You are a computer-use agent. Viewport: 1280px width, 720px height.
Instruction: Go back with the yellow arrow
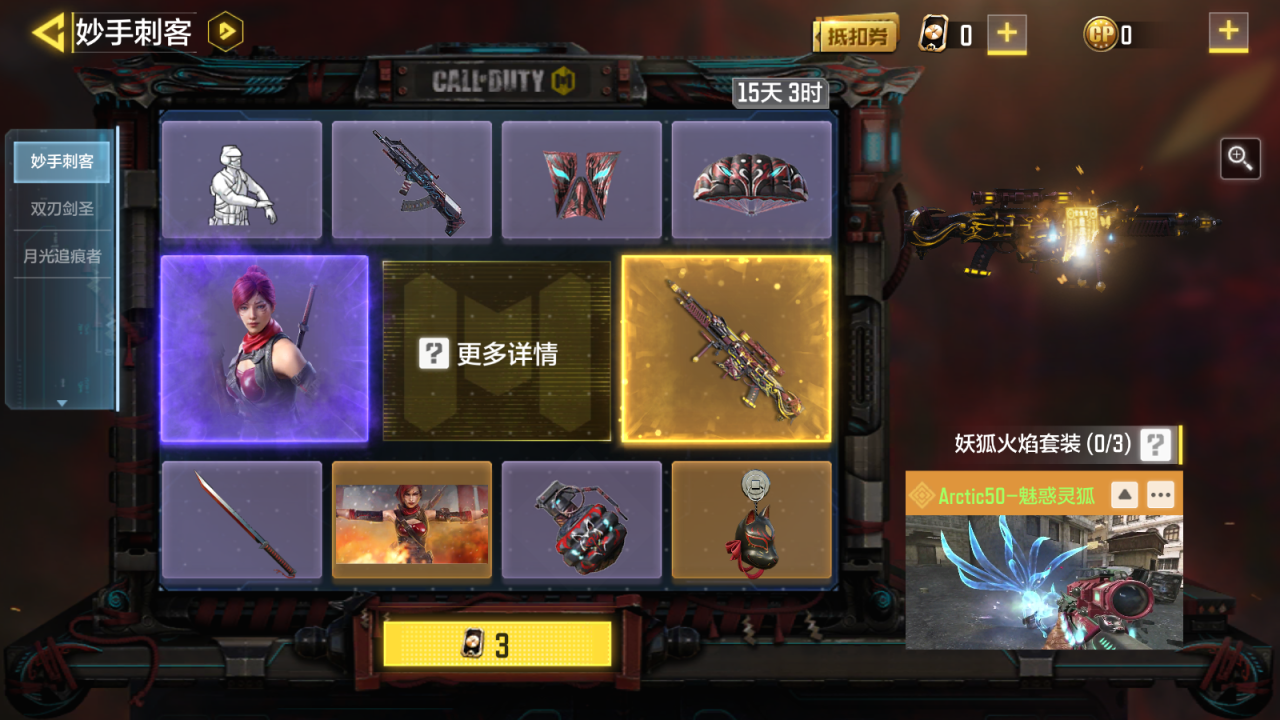point(47,33)
